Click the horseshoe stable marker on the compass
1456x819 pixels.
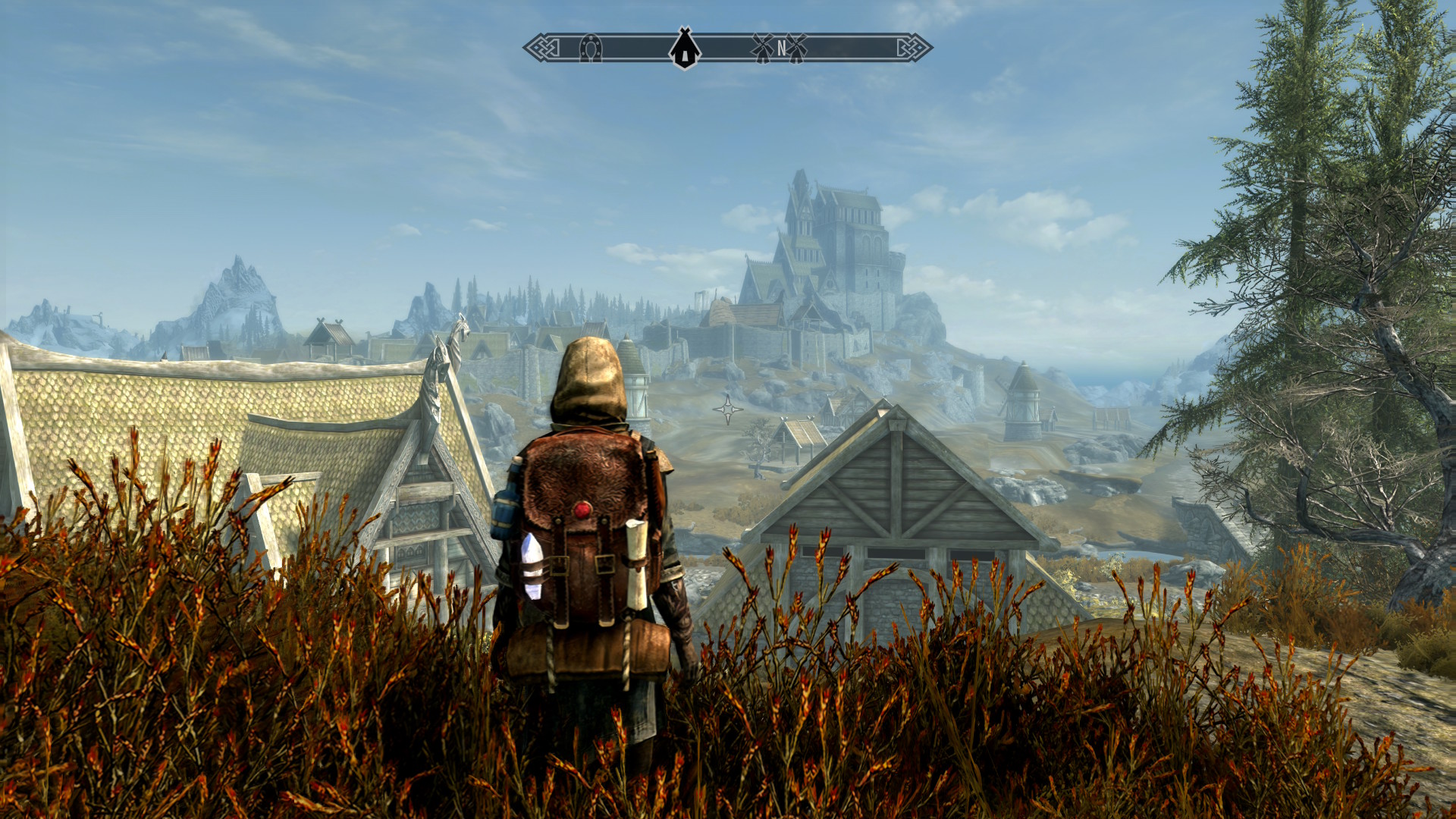pyautogui.click(x=590, y=49)
